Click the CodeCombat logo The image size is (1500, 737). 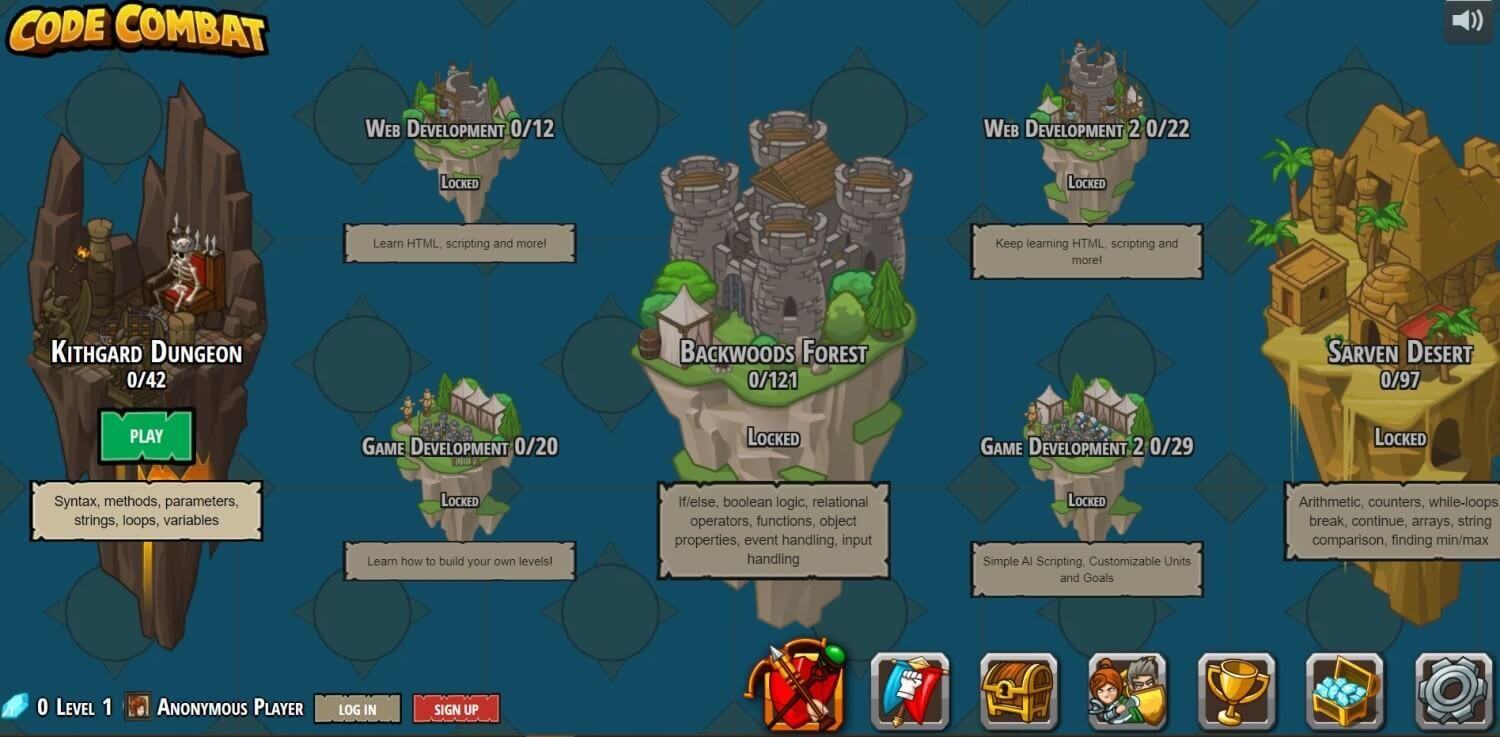click(x=137, y=29)
